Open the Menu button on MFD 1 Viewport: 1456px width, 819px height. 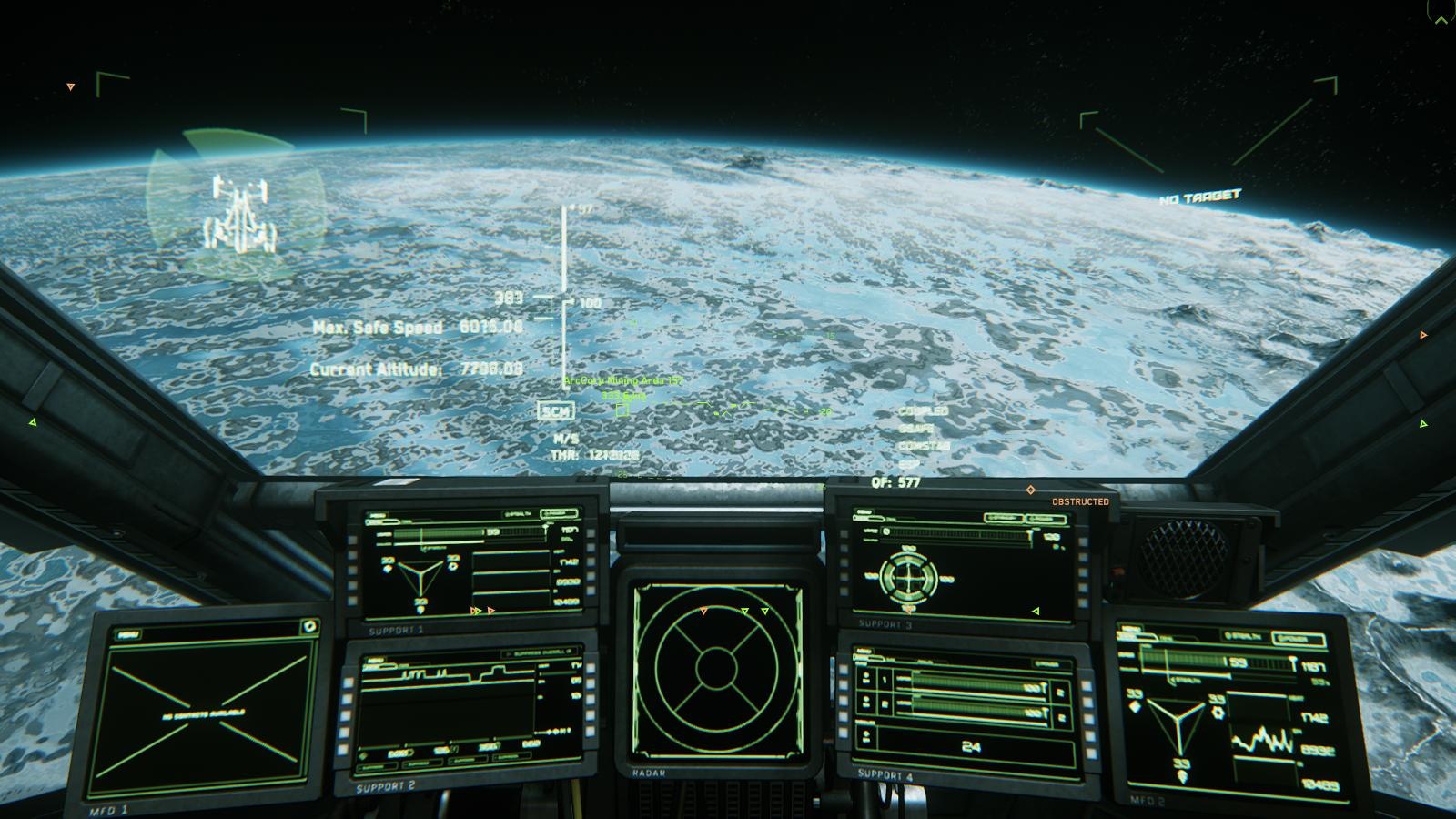[x=128, y=634]
